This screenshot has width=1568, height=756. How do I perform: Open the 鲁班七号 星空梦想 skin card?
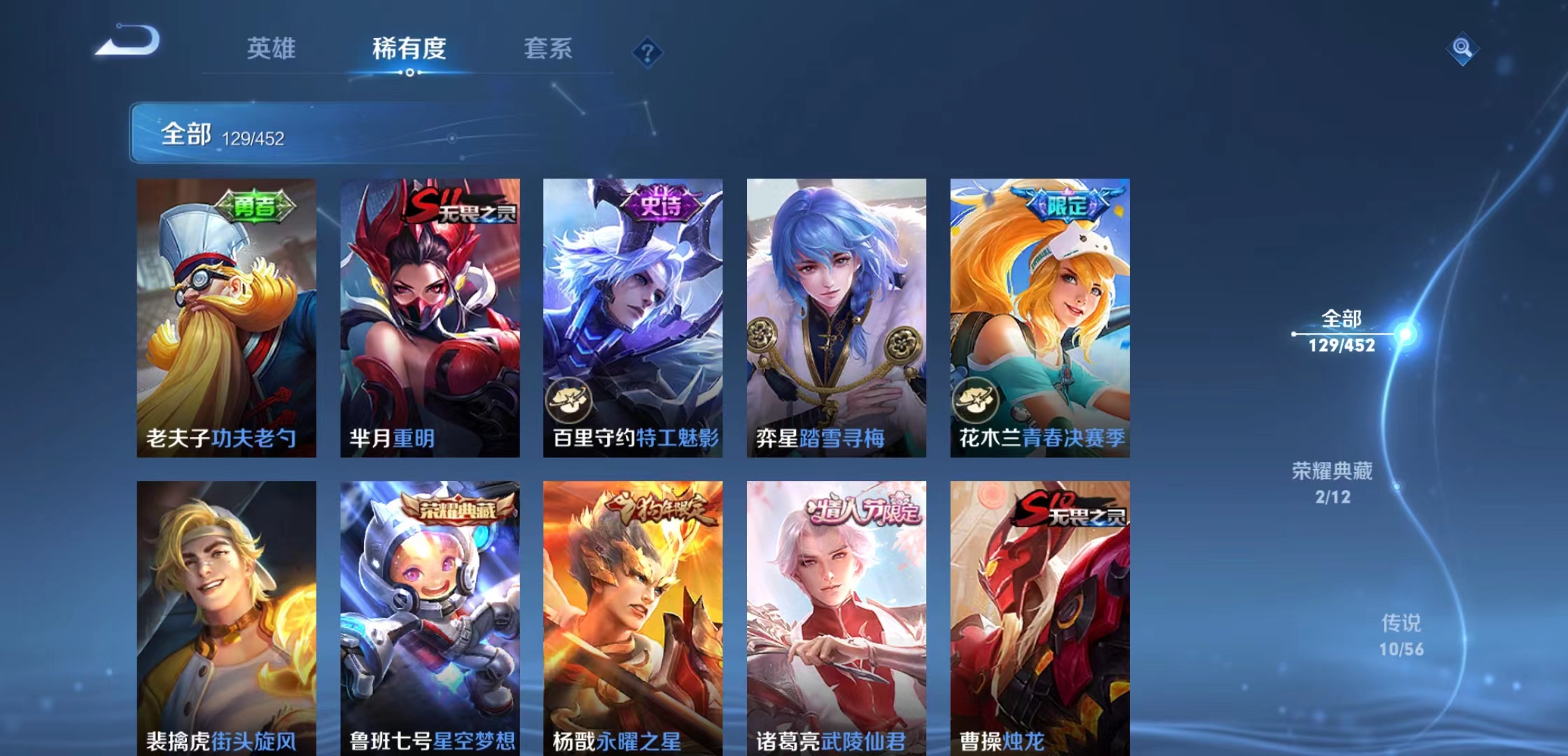[x=430, y=616]
